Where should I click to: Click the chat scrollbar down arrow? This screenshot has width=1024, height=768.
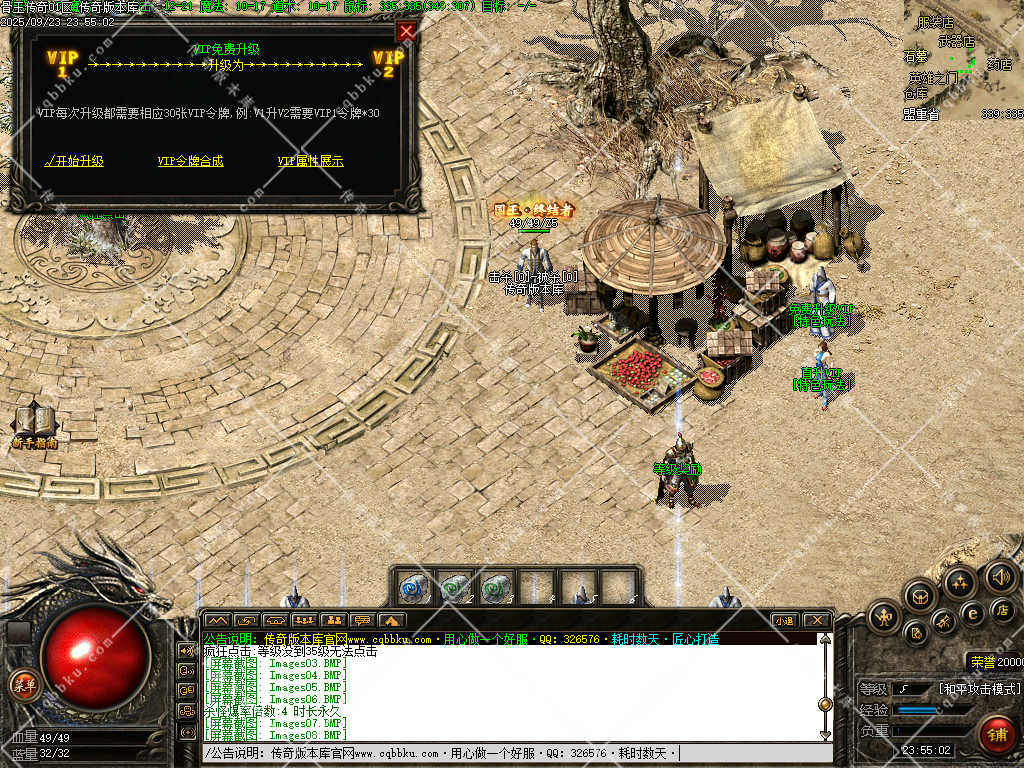coord(825,735)
